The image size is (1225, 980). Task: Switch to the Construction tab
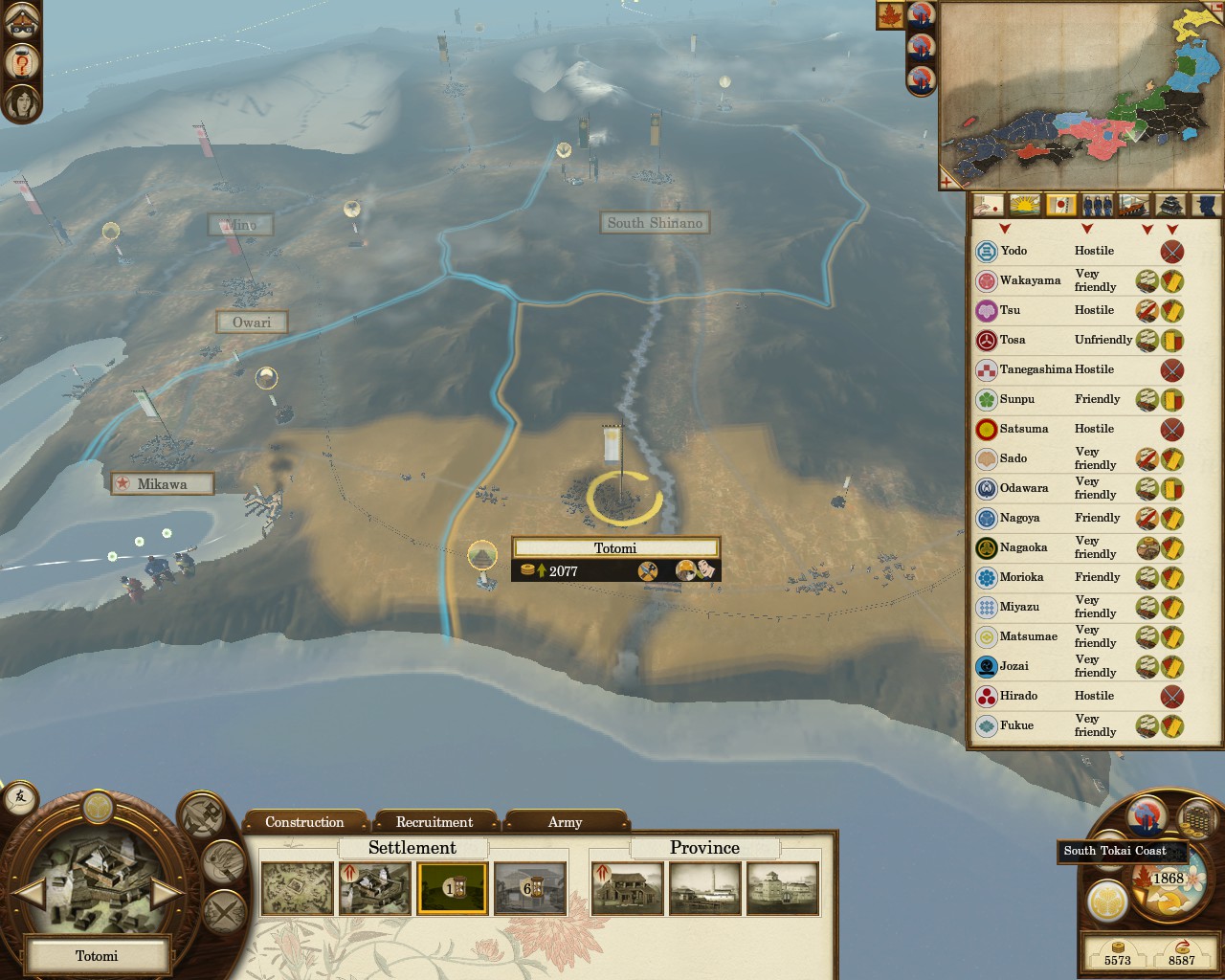click(x=304, y=822)
